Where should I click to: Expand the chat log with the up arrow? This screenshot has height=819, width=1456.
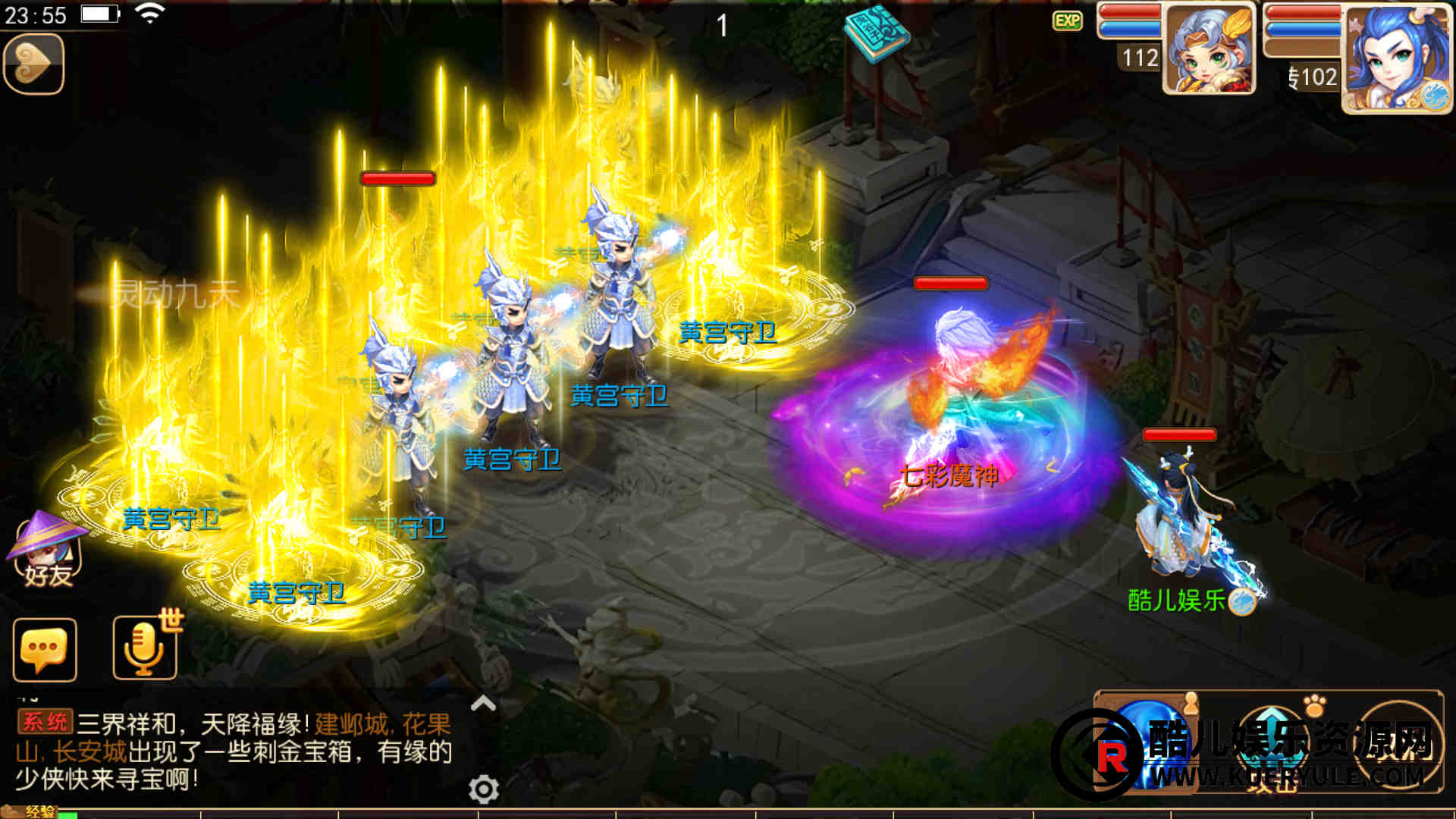pos(483,704)
